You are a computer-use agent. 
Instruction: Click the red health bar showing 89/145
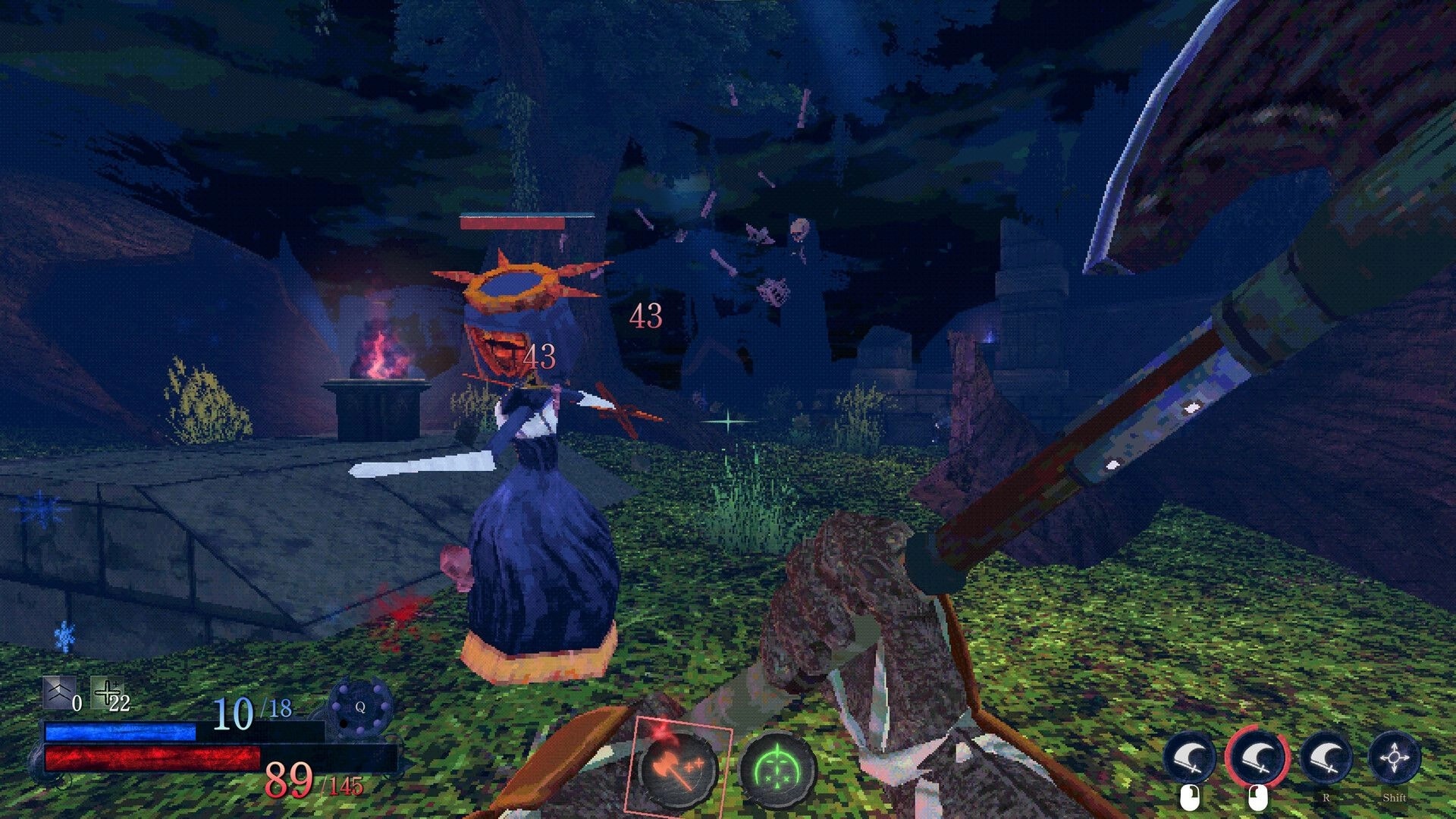(x=152, y=758)
